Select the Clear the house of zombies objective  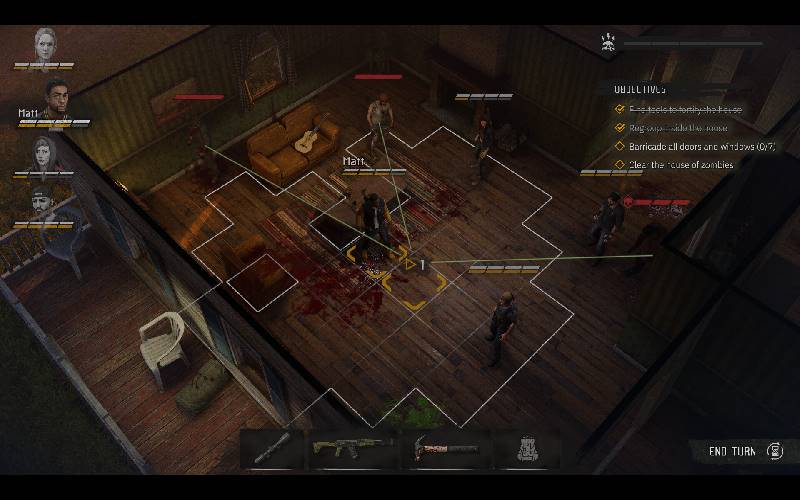coord(680,165)
